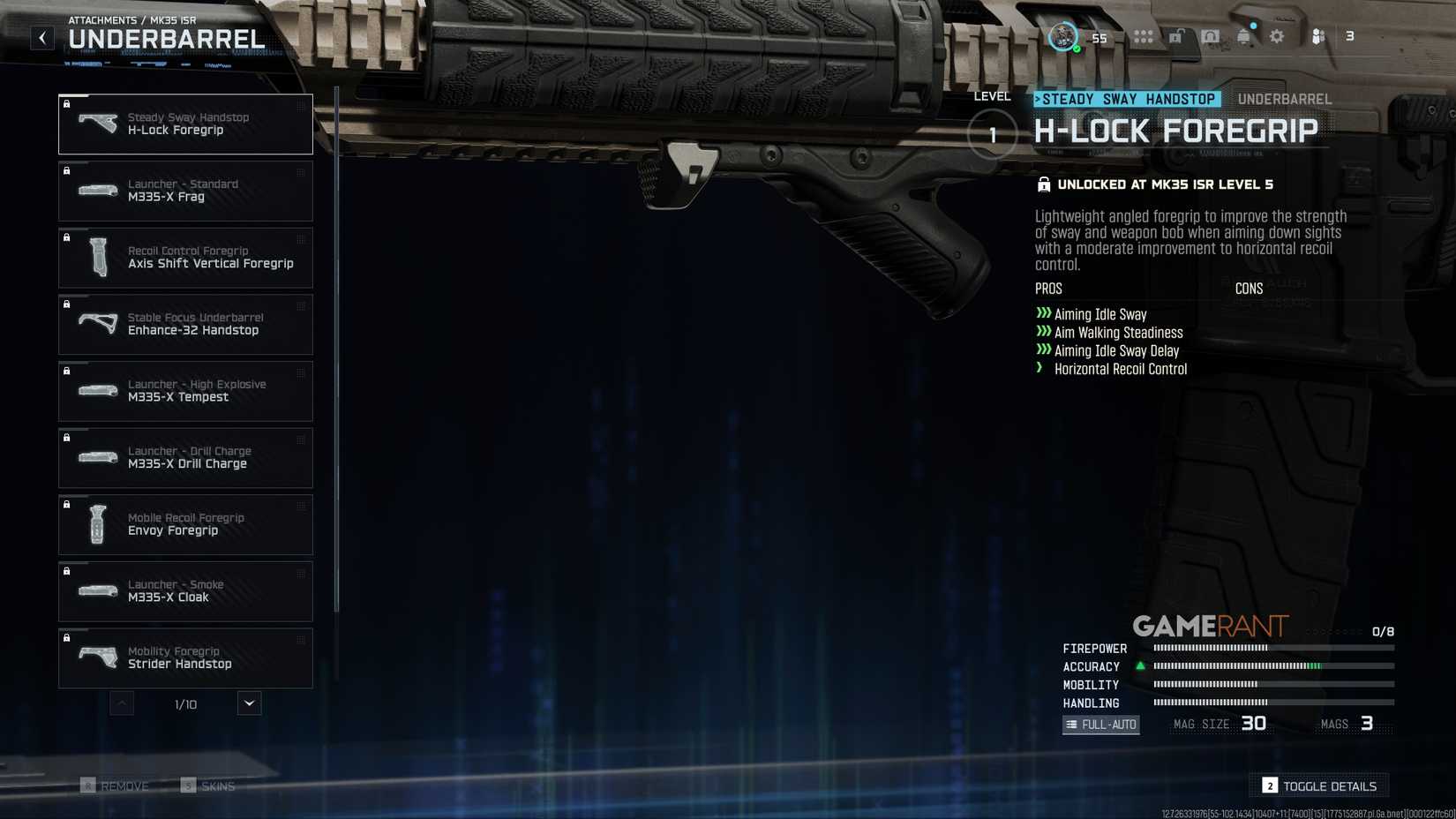Expand the next attachments page with the down chevron
Viewport: 1456px width, 819px height.
pyautogui.click(x=248, y=703)
